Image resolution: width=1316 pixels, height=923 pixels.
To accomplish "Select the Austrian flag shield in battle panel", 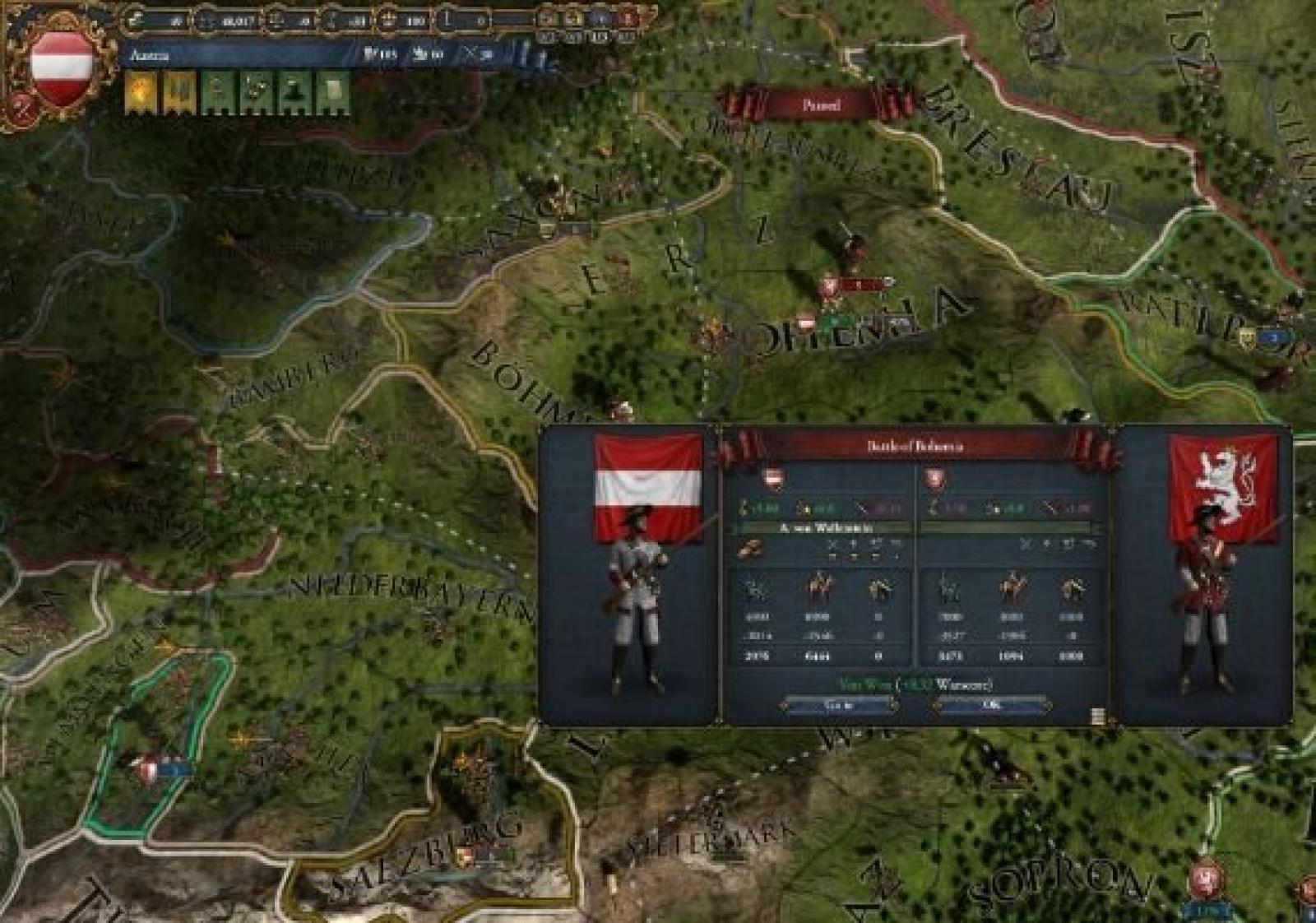I will tap(773, 479).
